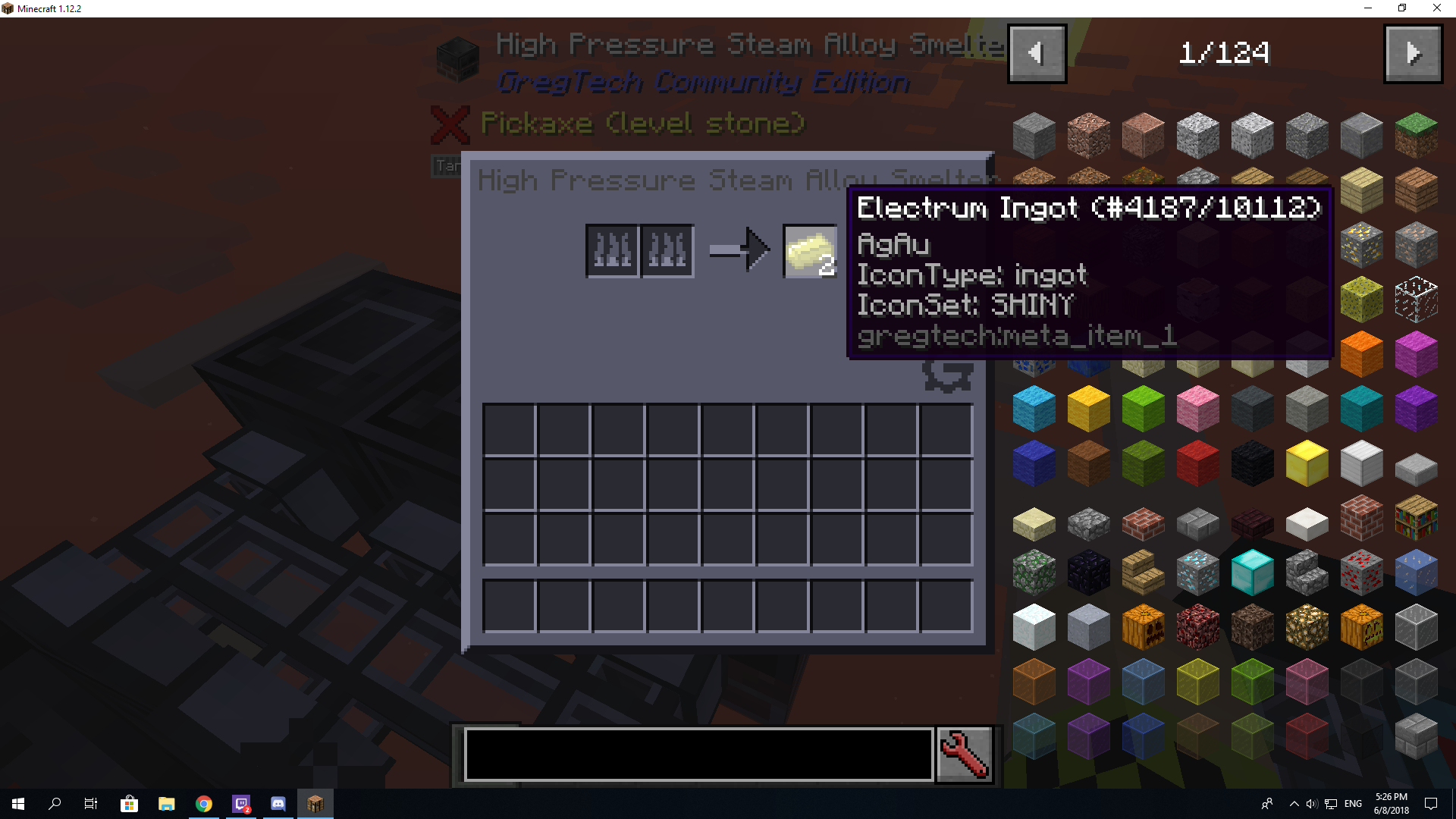Click the wrench config icon beside search bar

coord(964,753)
